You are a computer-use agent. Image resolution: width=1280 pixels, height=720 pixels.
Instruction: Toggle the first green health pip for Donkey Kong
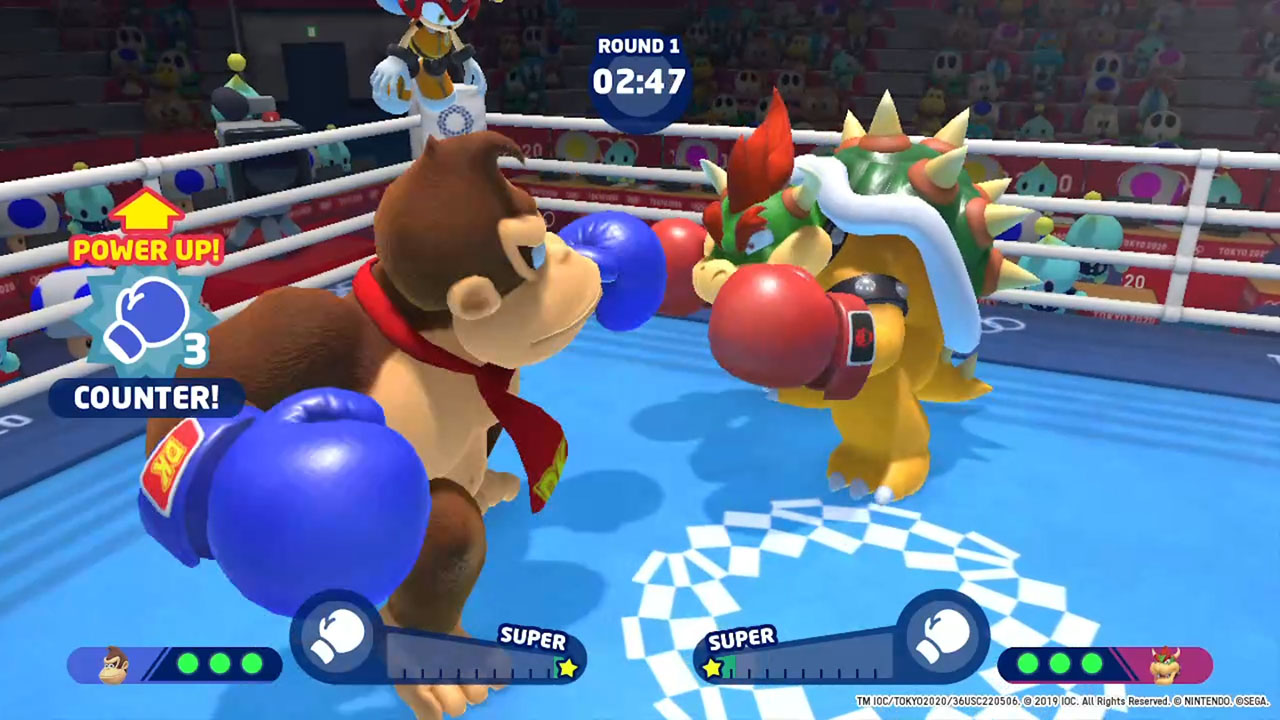click(188, 663)
